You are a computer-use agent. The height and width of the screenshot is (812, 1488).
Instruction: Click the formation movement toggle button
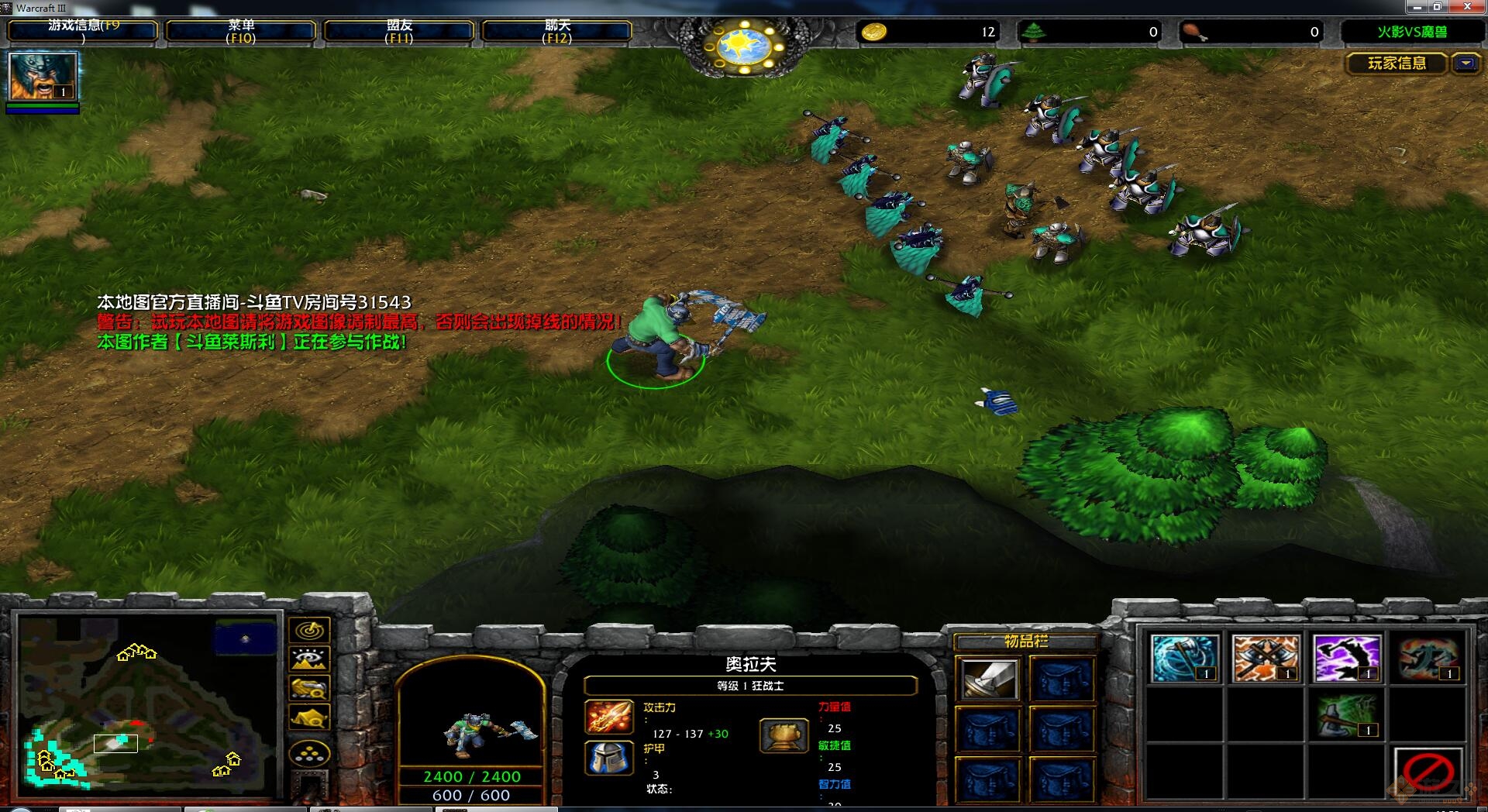click(310, 753)
